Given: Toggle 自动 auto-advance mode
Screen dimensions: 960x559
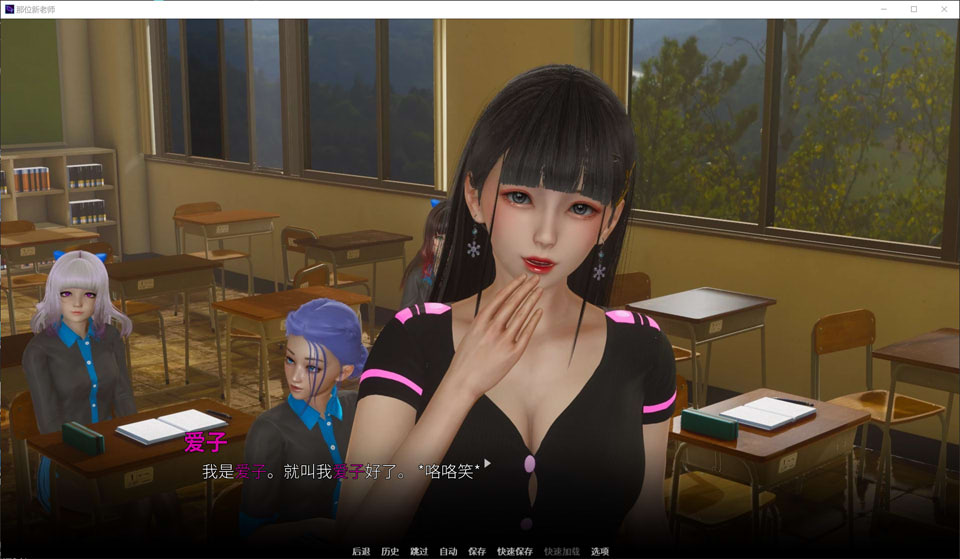Looking at the screenshot, I should click(448, 551).
